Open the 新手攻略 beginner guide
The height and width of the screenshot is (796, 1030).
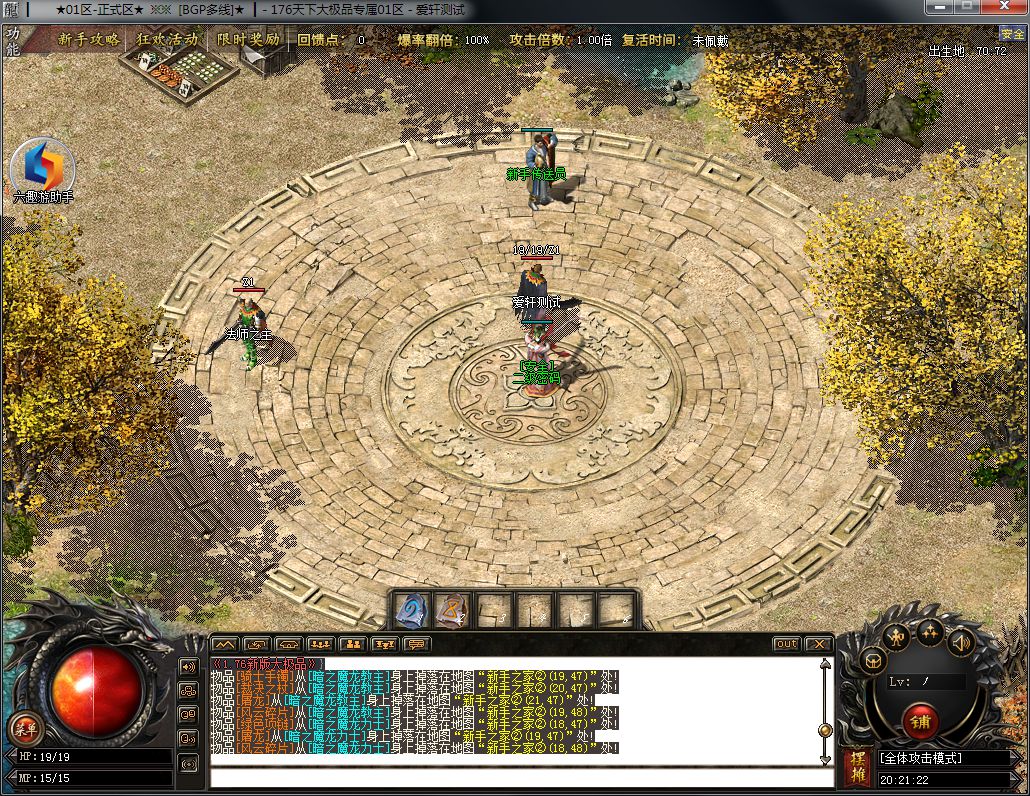[89, 40]
